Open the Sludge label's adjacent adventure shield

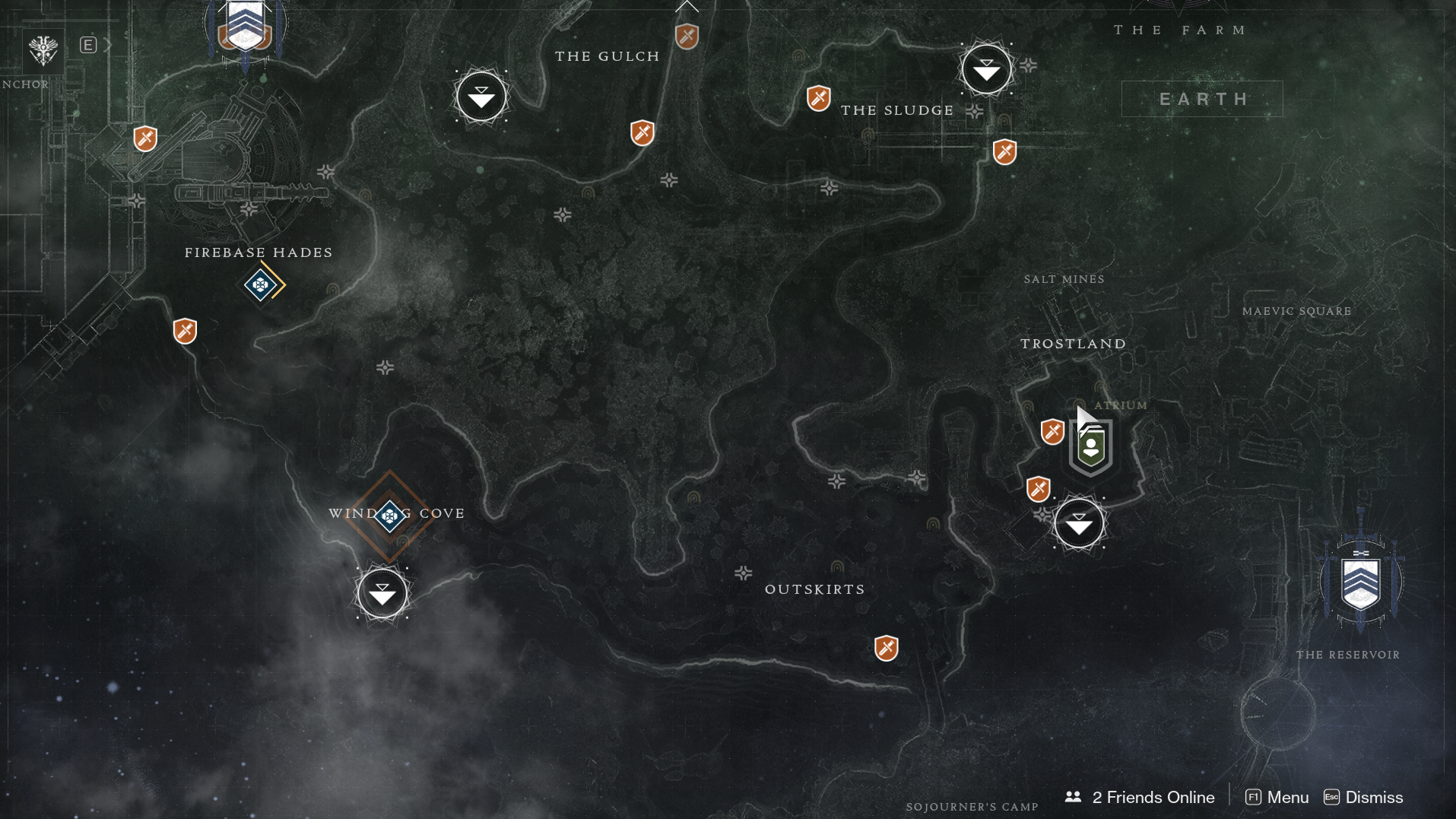pos(818,98)
